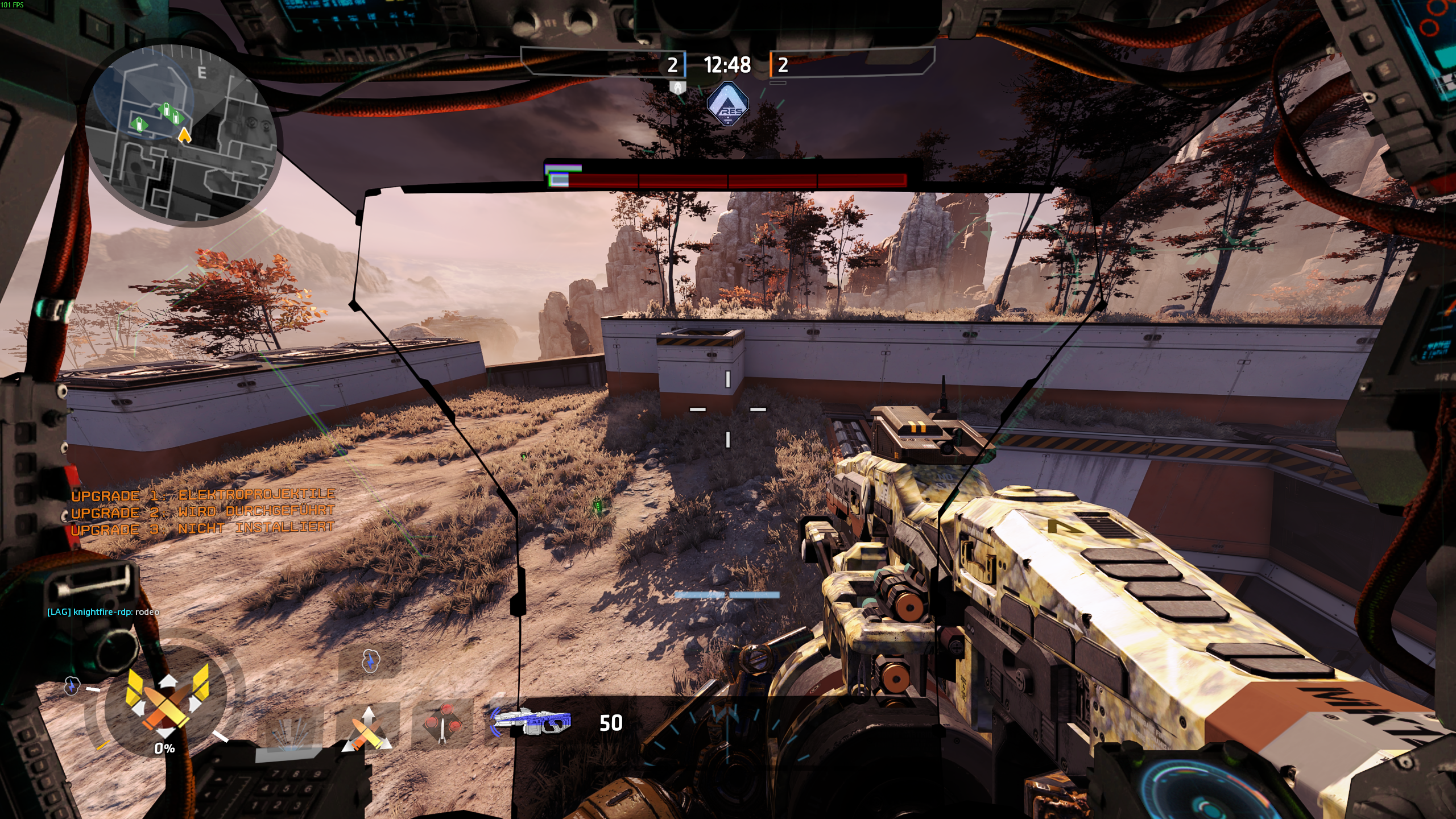The width and height of the screenshot is (1456, 819).
Task: Select the blue and white chaingun weapon icon
Action: [531, 722]
